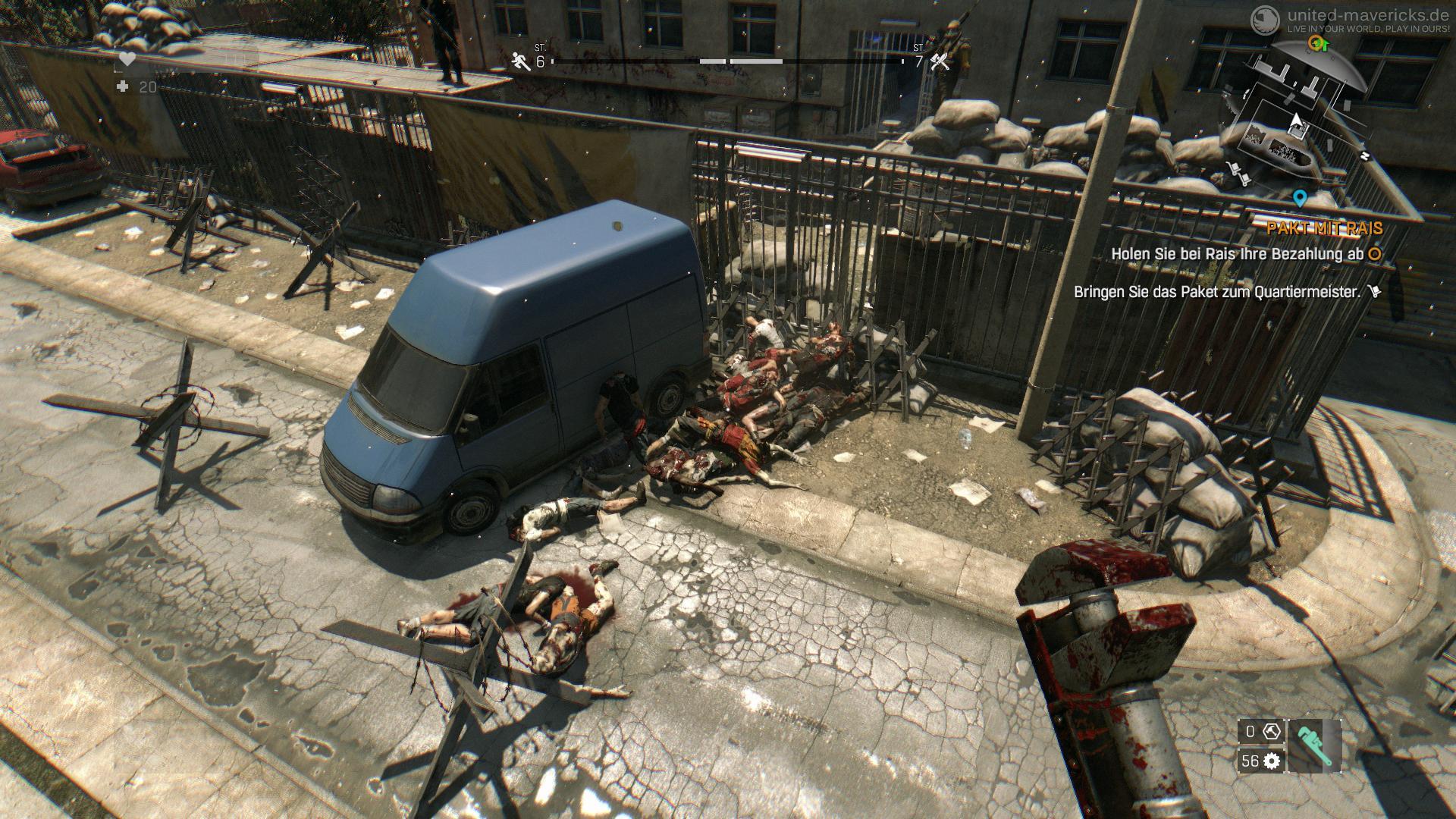Click the medkit plus icon
The width and height of the screenshot is (1456, 819).
[x=123, y=87]
